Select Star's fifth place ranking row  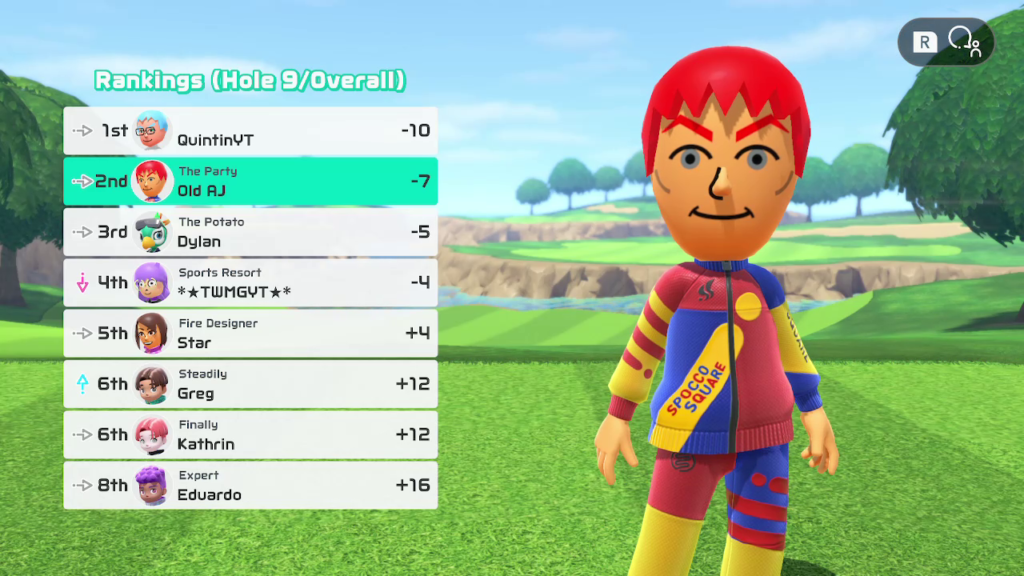(x=250, y=333)
